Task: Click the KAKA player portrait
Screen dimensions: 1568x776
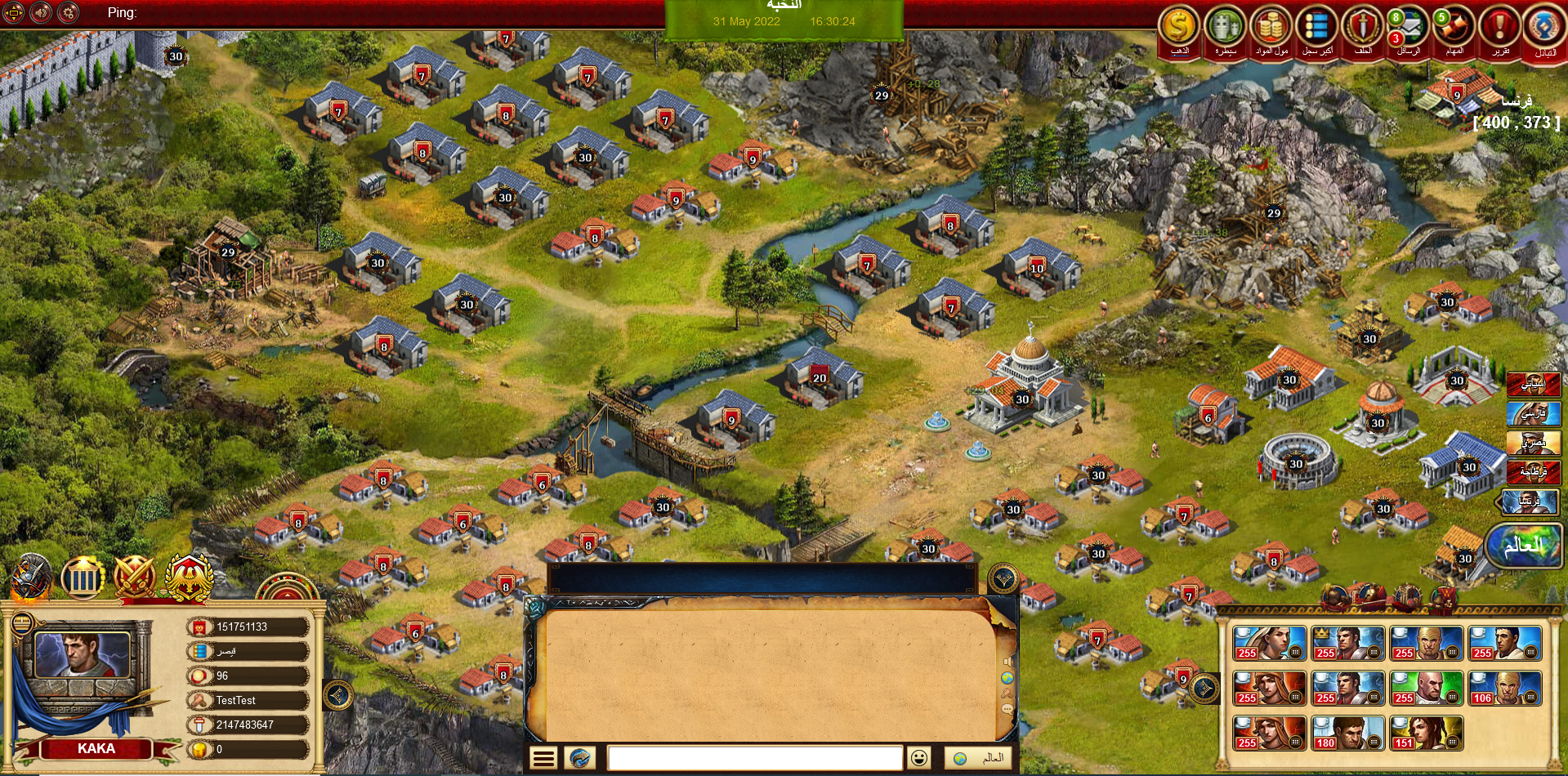Action: pyautogui.click(x=82, y=653)
